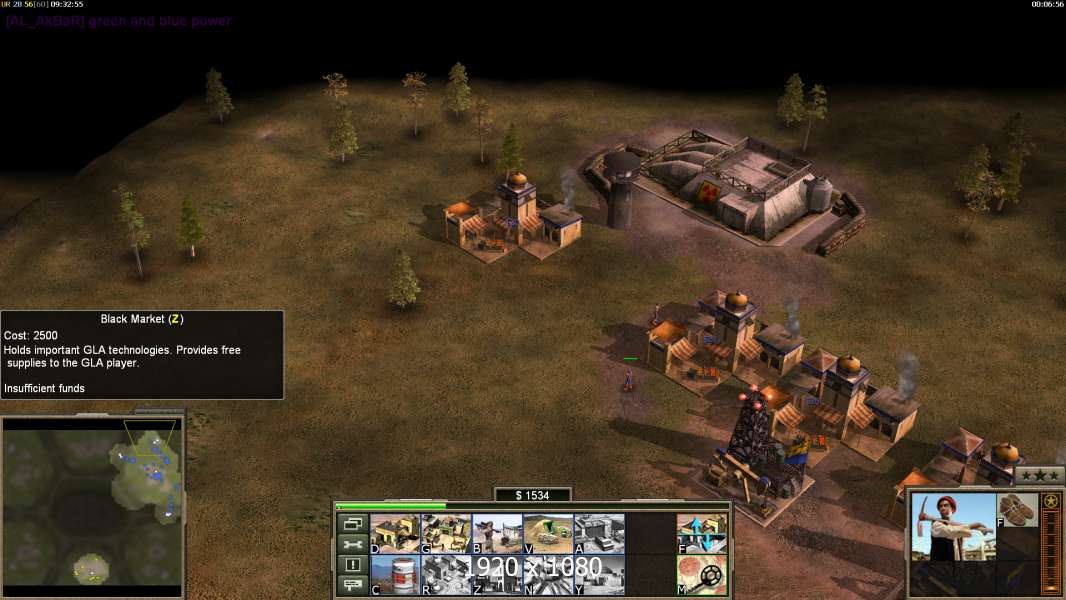The height and width of the screenshot is (600, 1066).
Task: Click the greyed-out build icon labeled N
Action: 548,574
